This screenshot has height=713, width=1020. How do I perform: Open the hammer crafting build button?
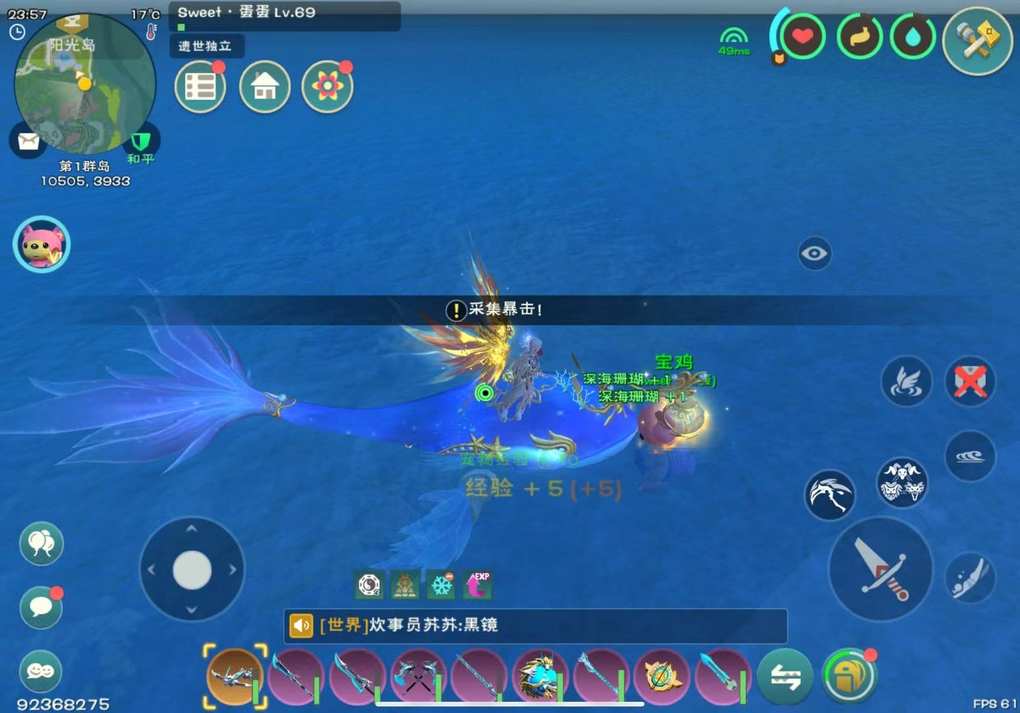click(977, 40)
